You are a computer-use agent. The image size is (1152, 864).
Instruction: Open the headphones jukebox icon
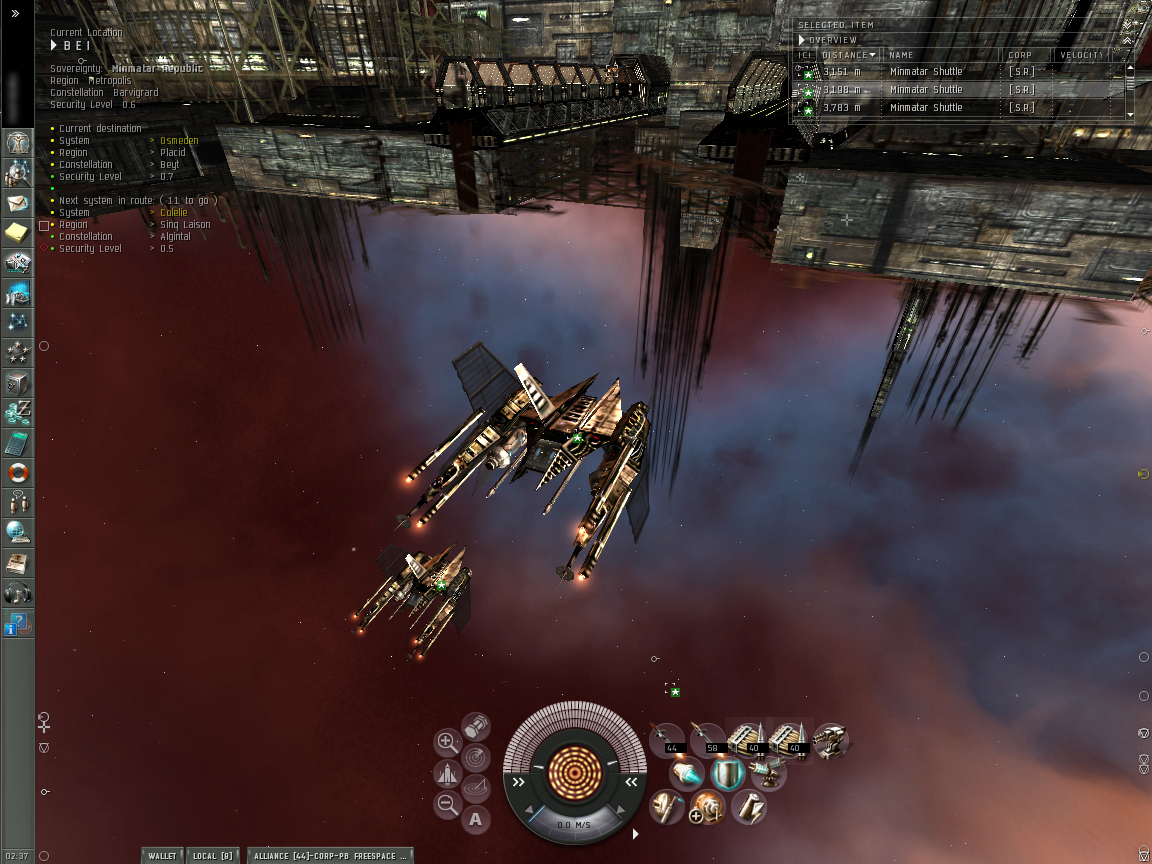[18, 593]
